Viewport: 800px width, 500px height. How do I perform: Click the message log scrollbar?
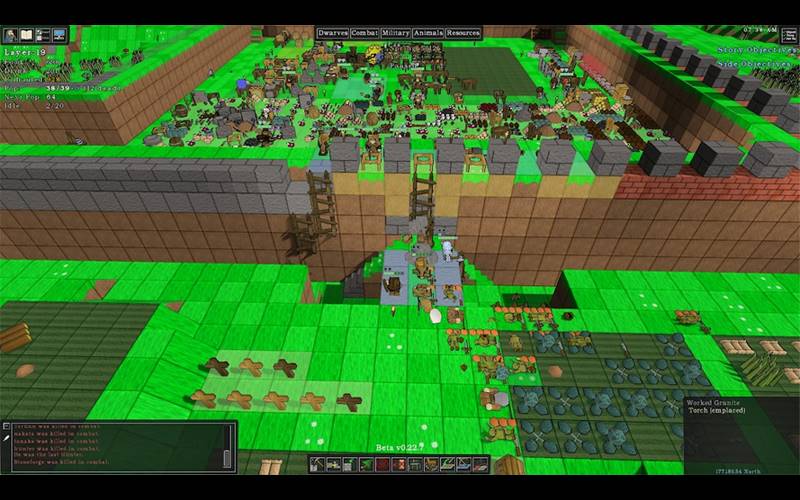coord(228,458)
